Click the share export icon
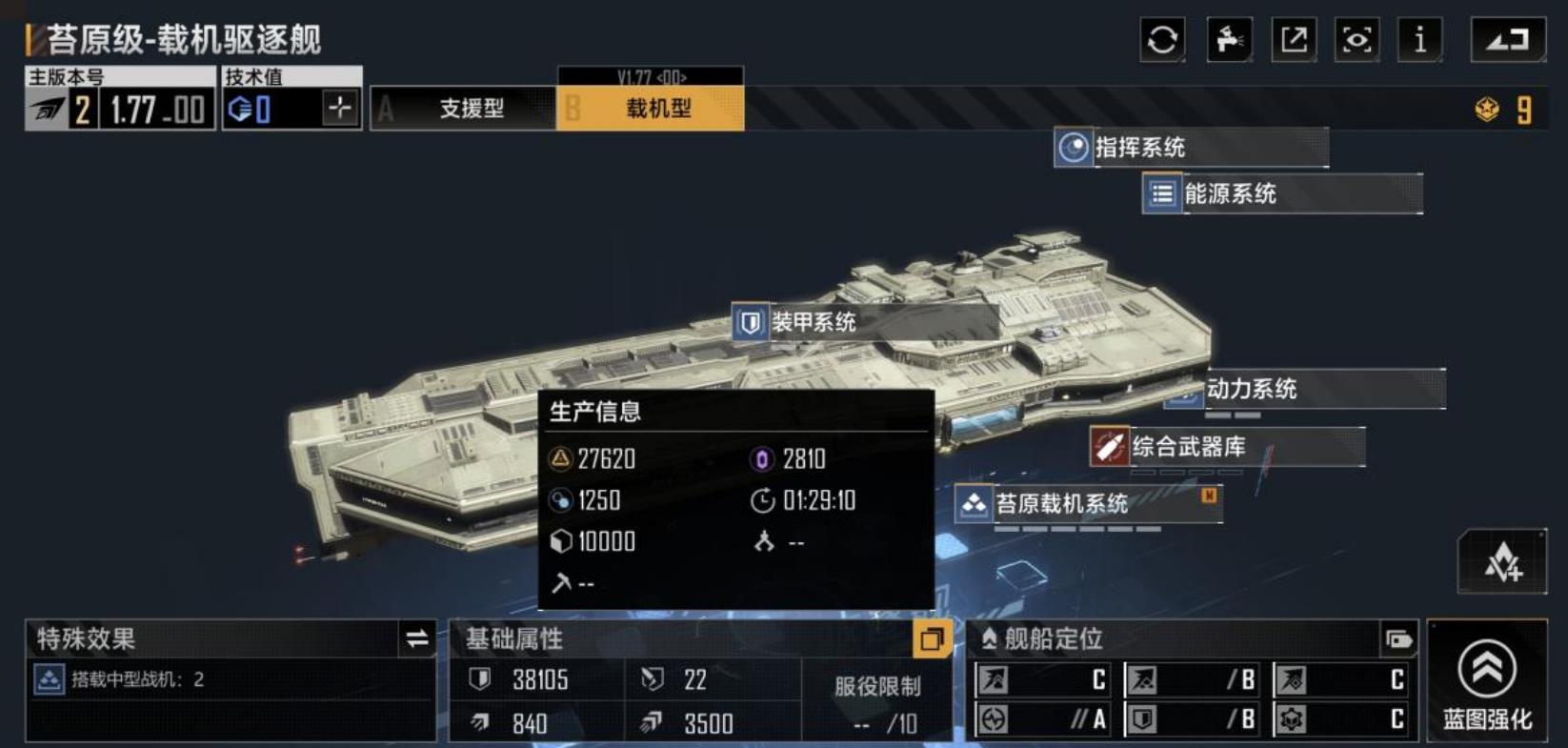Image resolution: width=1568 pixels, height=748 pixels. tap(1294, 40)
